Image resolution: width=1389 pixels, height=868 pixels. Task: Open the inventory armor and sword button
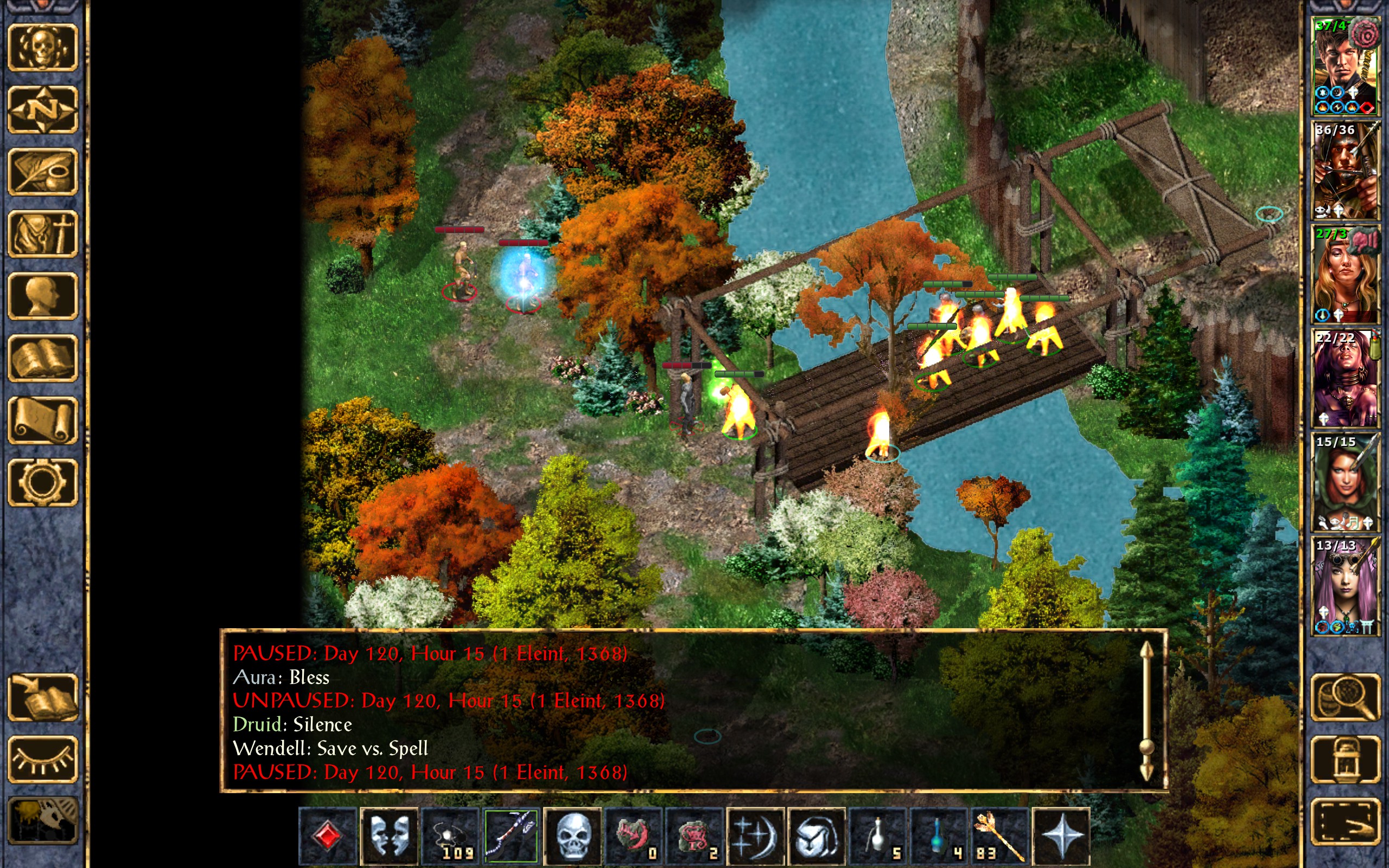(x=42, y=234)
